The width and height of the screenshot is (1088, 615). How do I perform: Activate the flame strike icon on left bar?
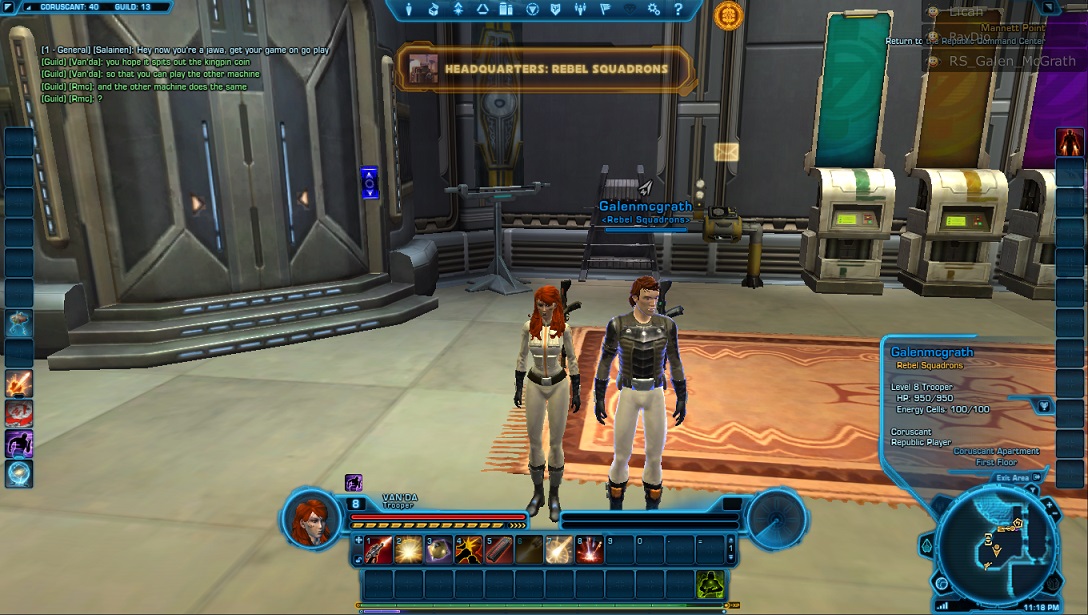click(19, 383)
